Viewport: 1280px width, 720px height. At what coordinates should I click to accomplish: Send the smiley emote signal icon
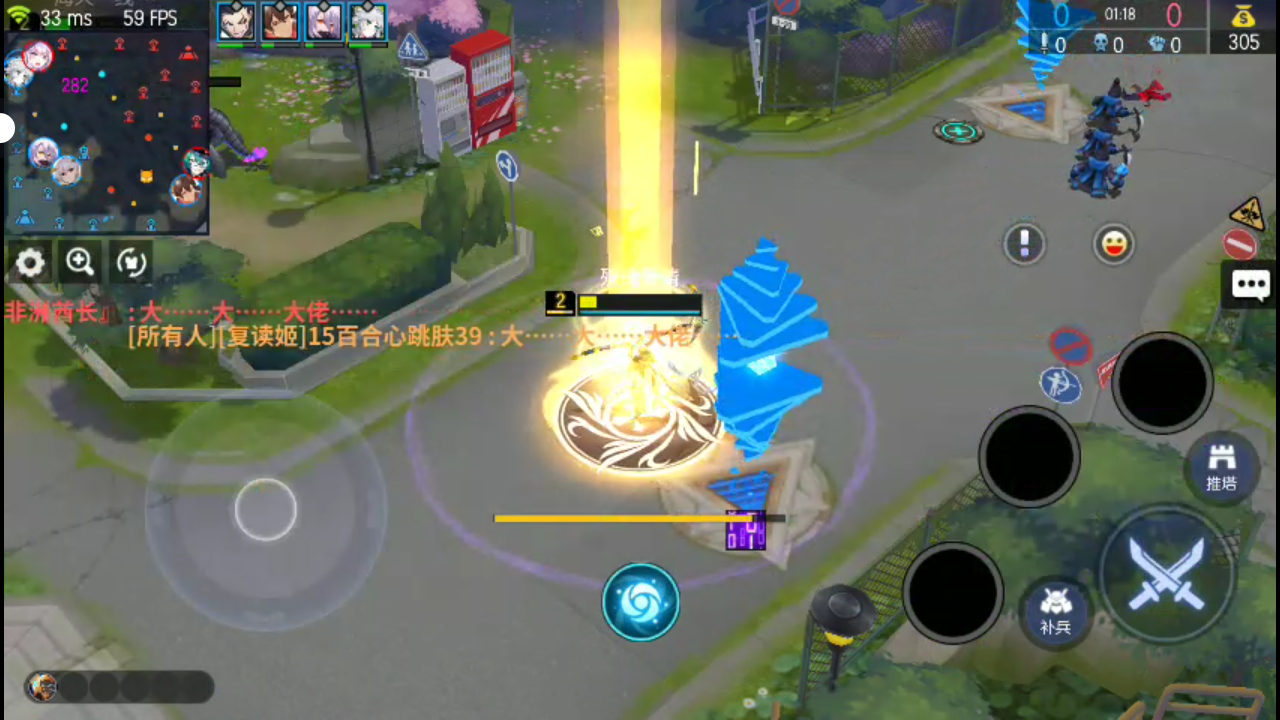[x=1113, y=243]
